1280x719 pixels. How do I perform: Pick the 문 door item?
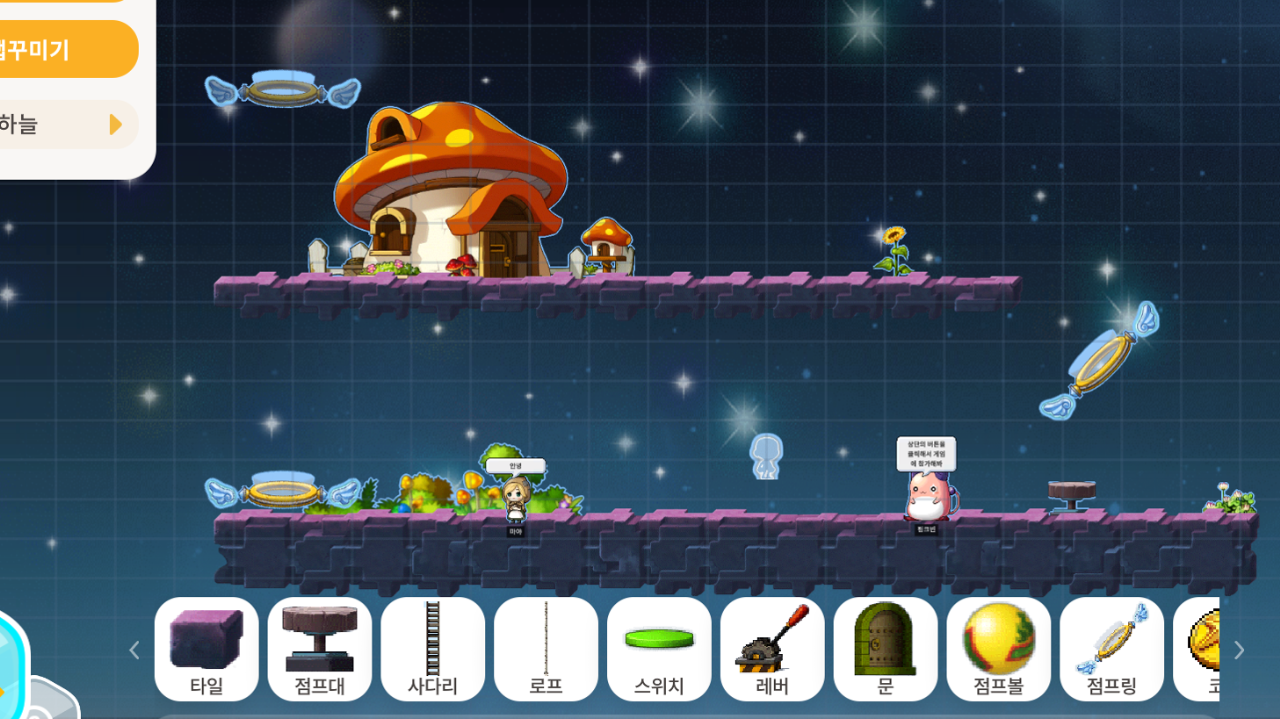pos(885,648)
